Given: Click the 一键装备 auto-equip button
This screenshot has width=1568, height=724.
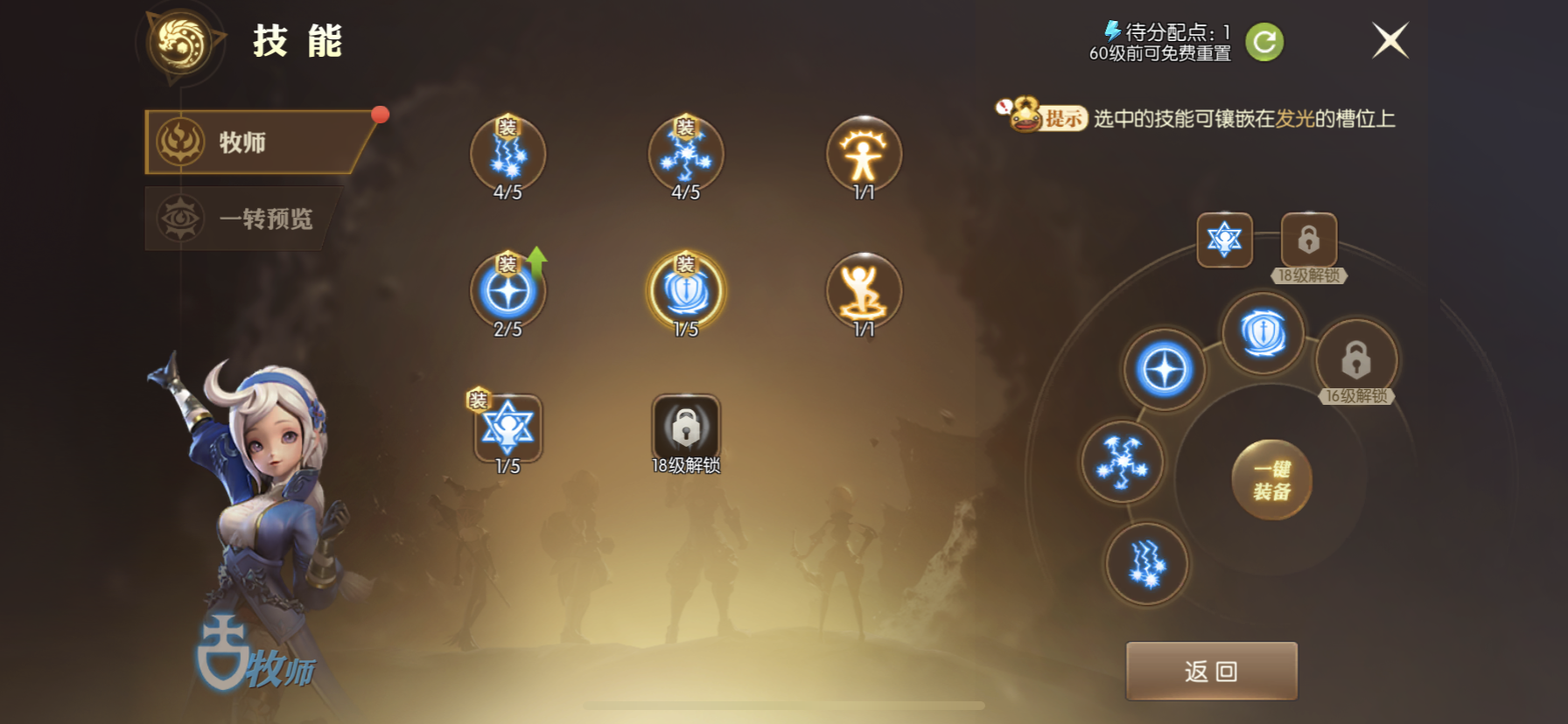Looking at the screenshot, I should pos(1271,480).
